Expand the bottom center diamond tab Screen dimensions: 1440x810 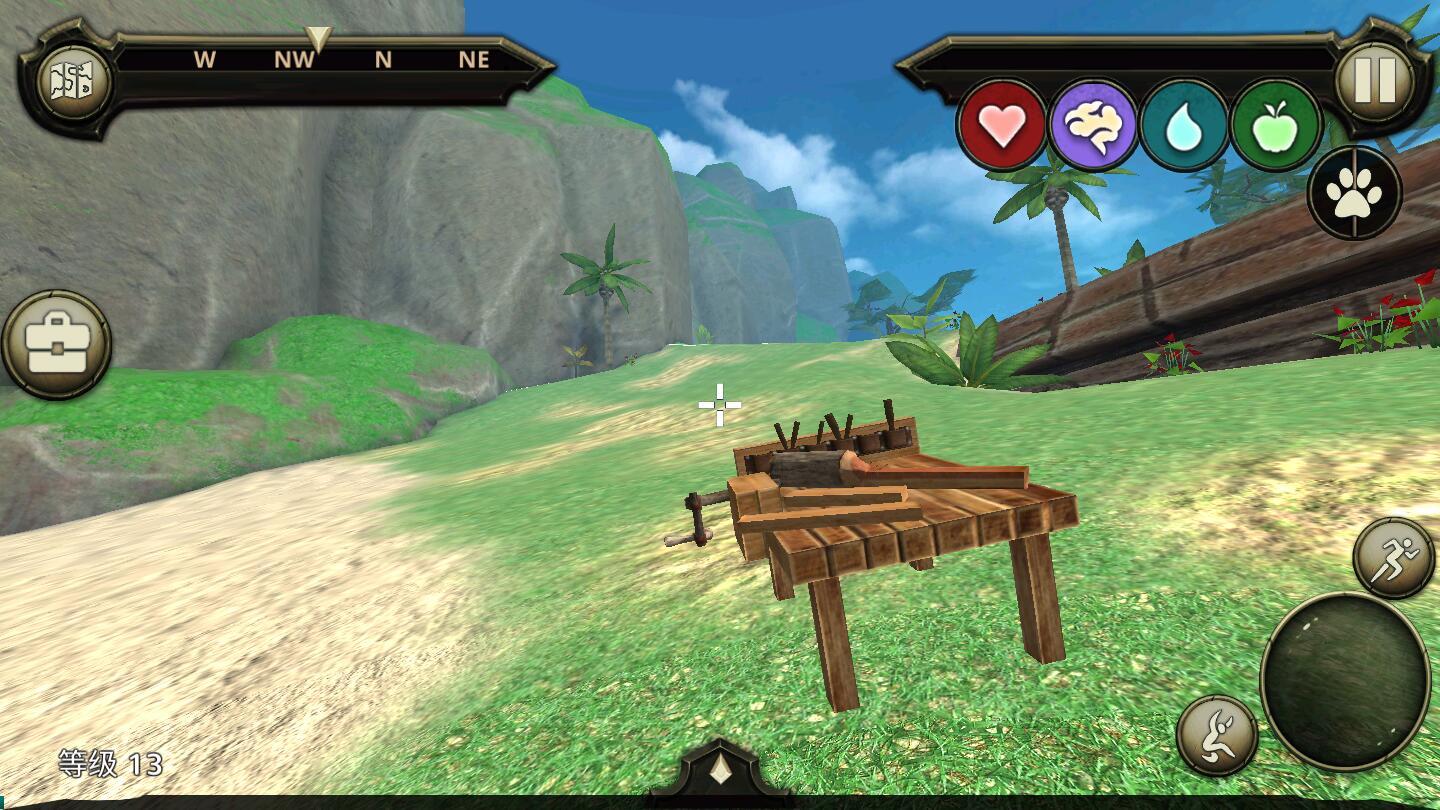tap(719, 772)
